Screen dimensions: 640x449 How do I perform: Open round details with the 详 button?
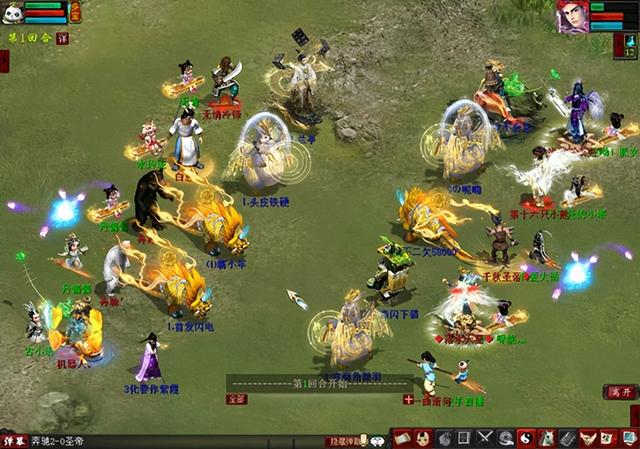pyautogui.click(x=62, y=39)
